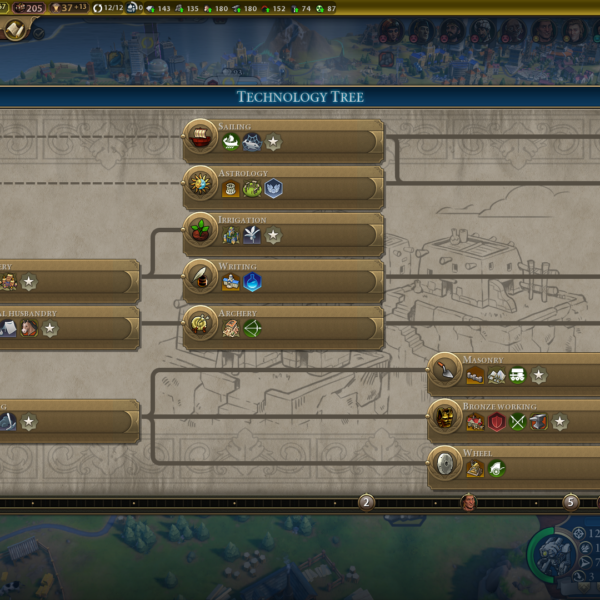Jump to marker 5 on the timeline
Screen dimensions: 600x600
[x=571, y=502]
